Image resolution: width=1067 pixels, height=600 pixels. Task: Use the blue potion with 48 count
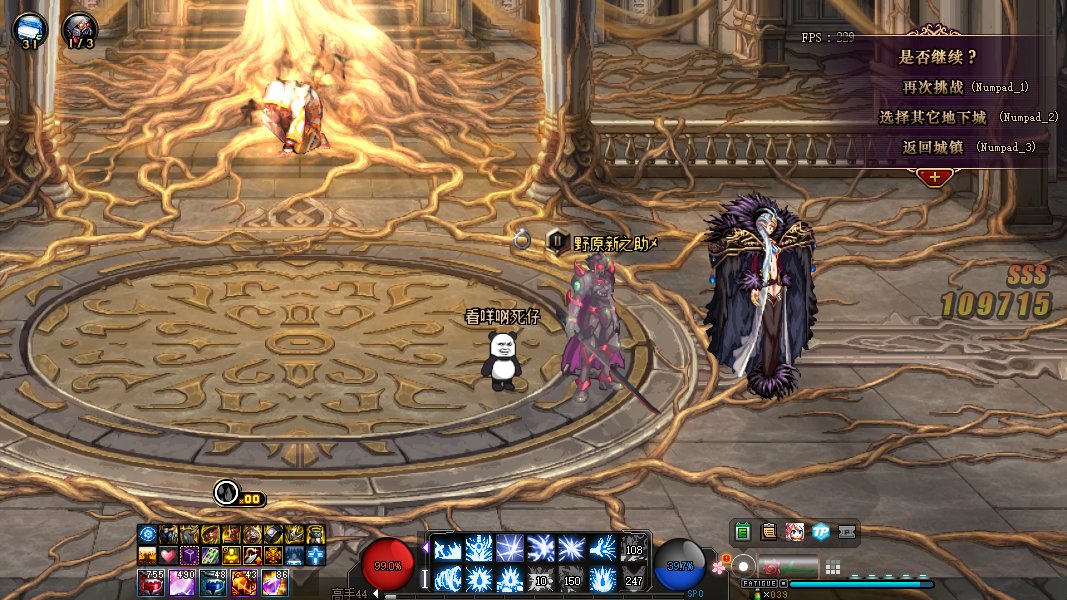point(212,582)
